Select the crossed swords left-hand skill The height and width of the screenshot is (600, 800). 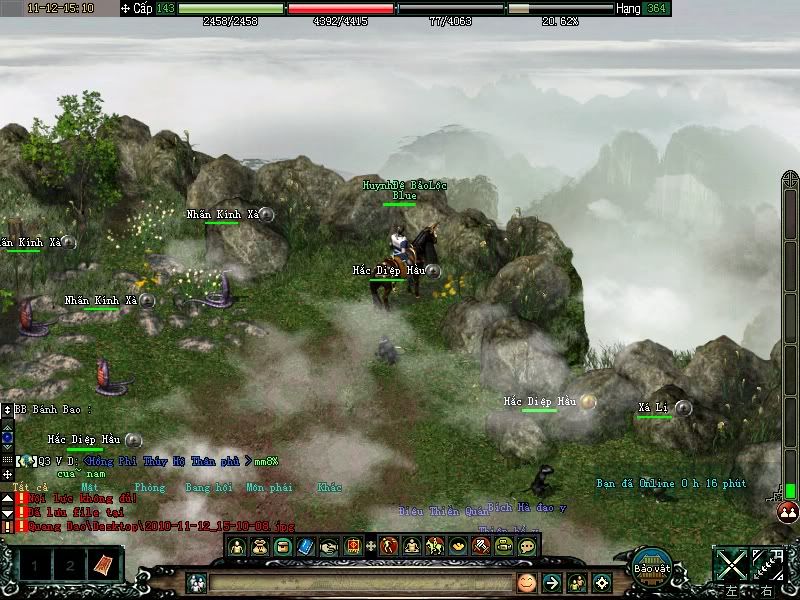pos(733,564)
